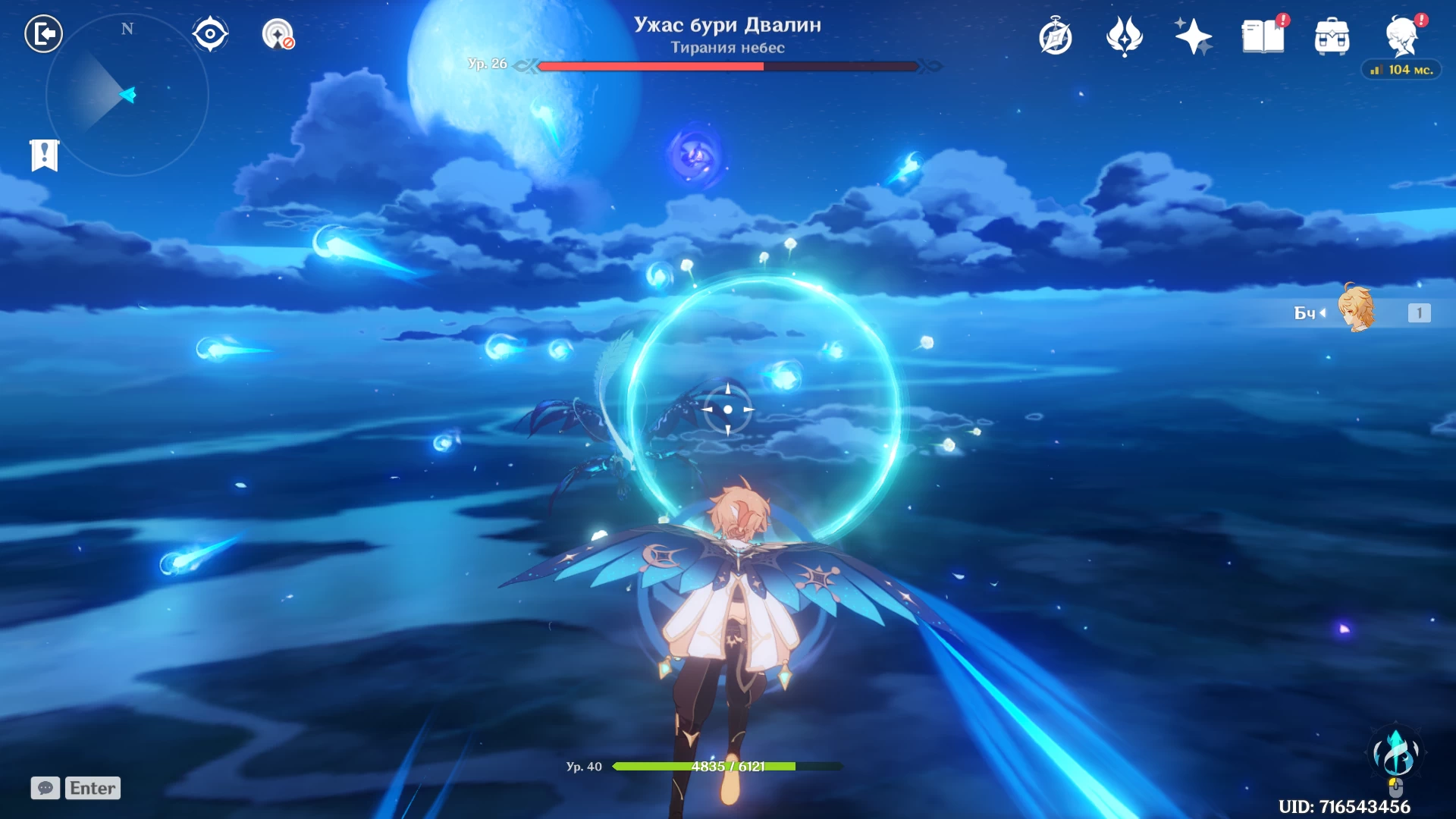Open the winged battle pass icon
This screenshot has height=819, width=1456.
pos(1124,36)
